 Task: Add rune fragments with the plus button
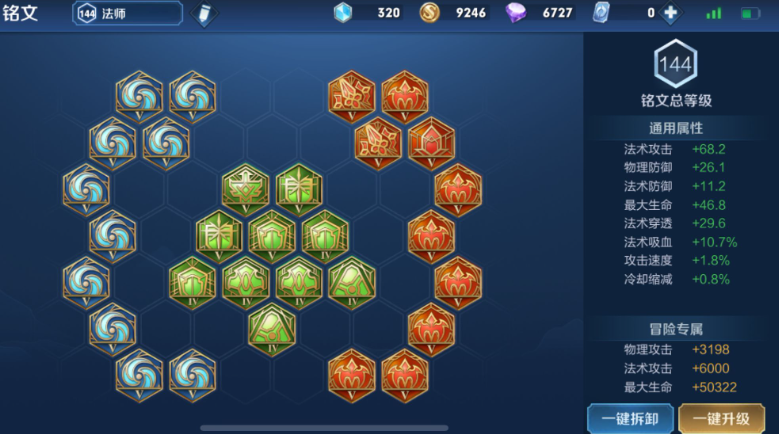click(670, 13)
